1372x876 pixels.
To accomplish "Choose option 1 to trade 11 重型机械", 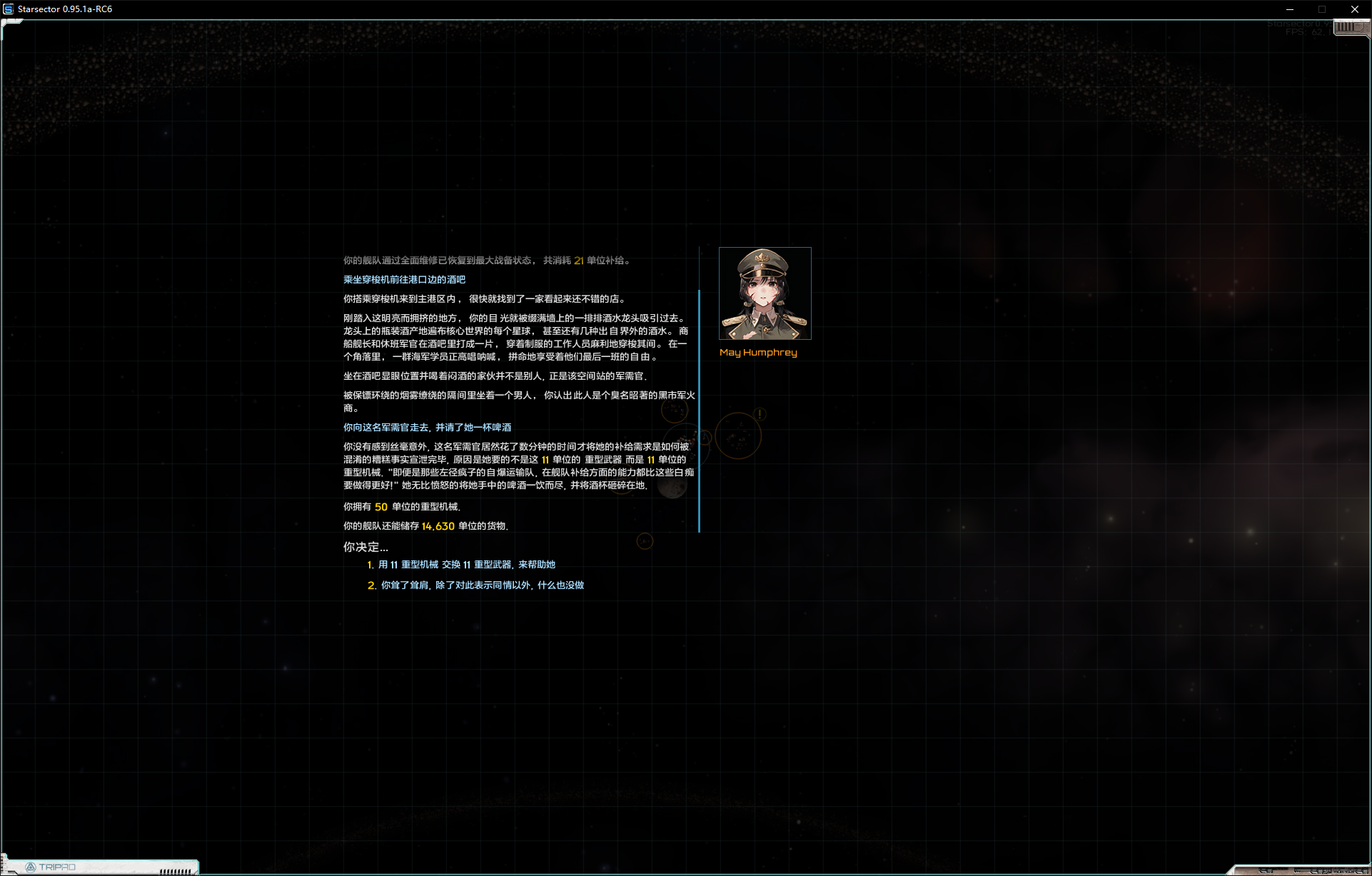I will [x=466, y=565].
